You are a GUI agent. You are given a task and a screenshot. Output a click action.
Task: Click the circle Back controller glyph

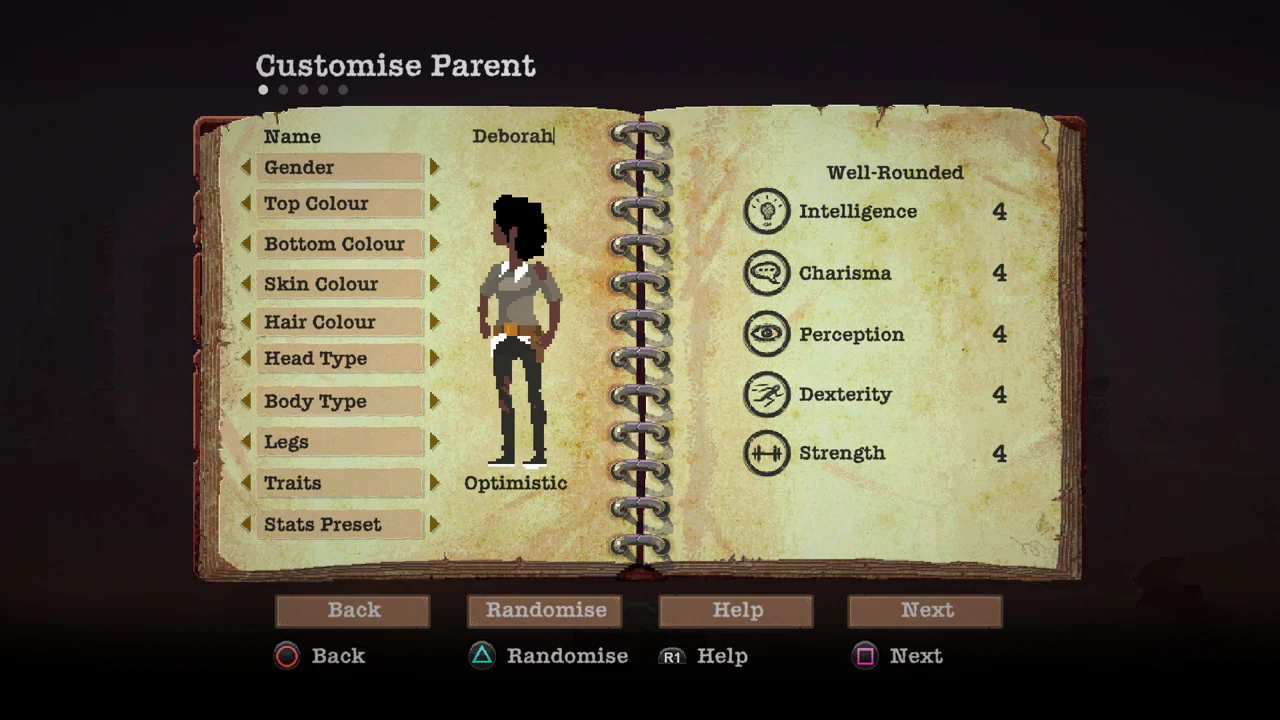pos(287,656)
